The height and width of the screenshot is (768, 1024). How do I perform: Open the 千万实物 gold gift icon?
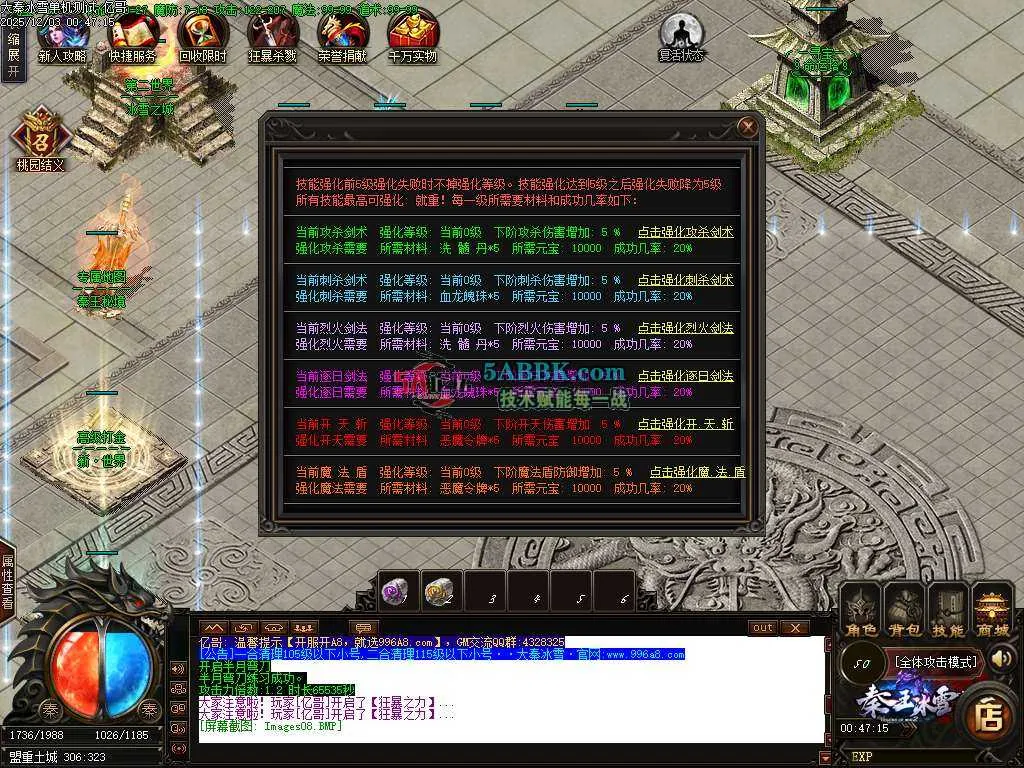point(411,35)
